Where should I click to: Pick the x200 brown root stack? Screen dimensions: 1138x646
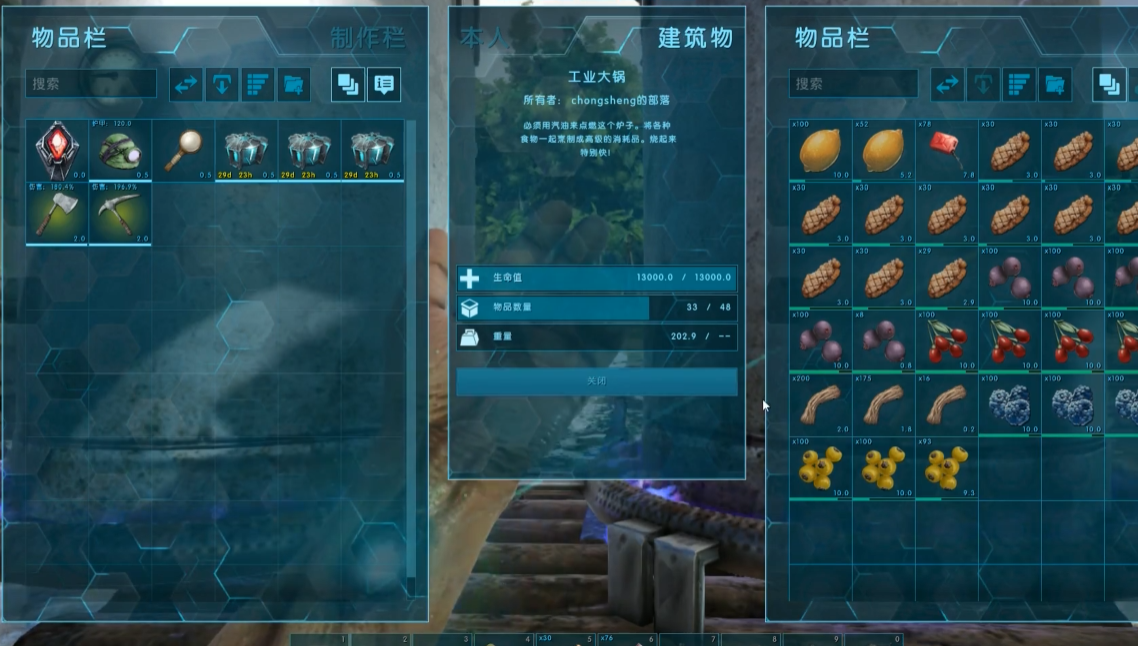tap(819, 404)
